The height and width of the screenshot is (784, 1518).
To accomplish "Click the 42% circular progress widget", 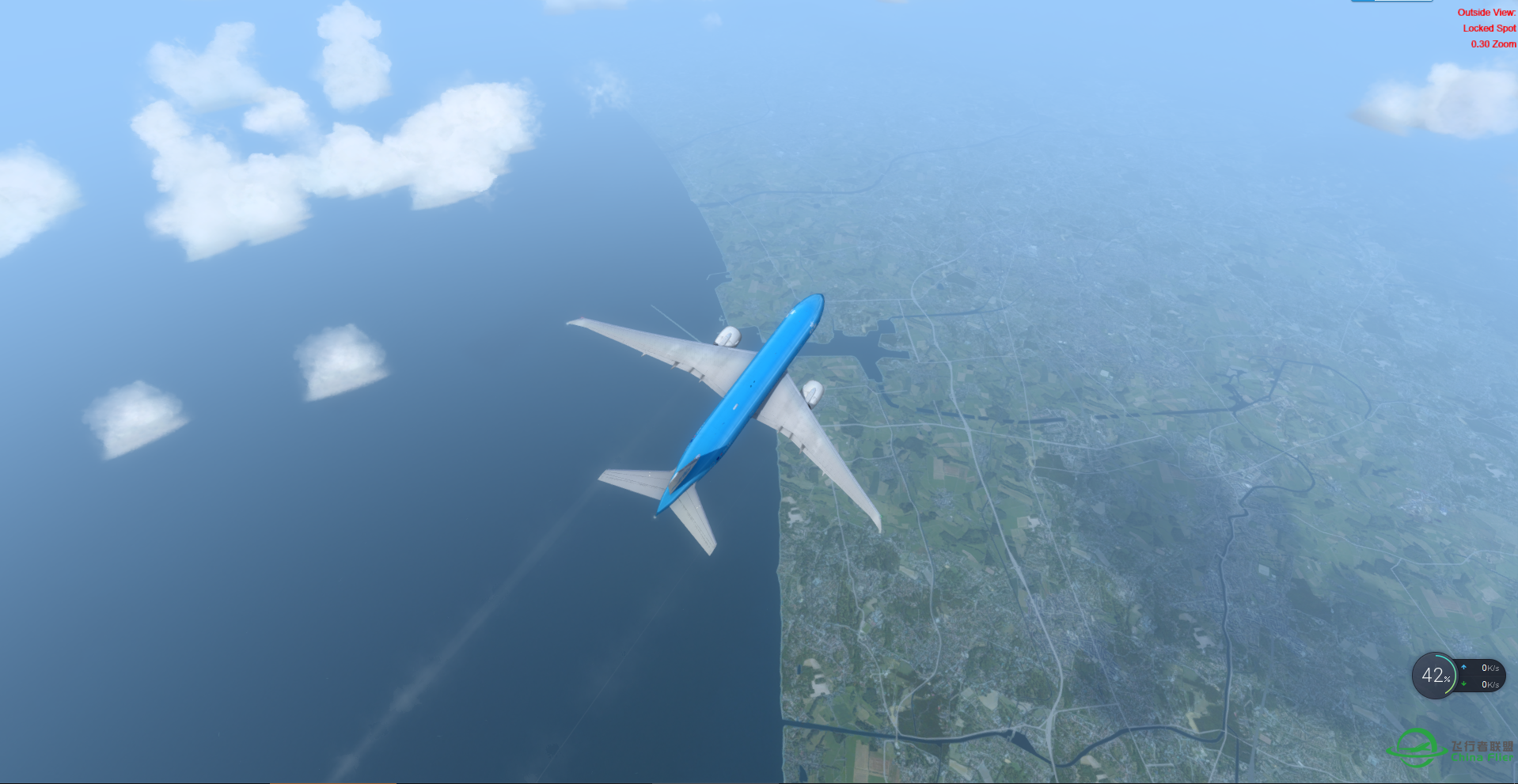I will [1434, 676].
